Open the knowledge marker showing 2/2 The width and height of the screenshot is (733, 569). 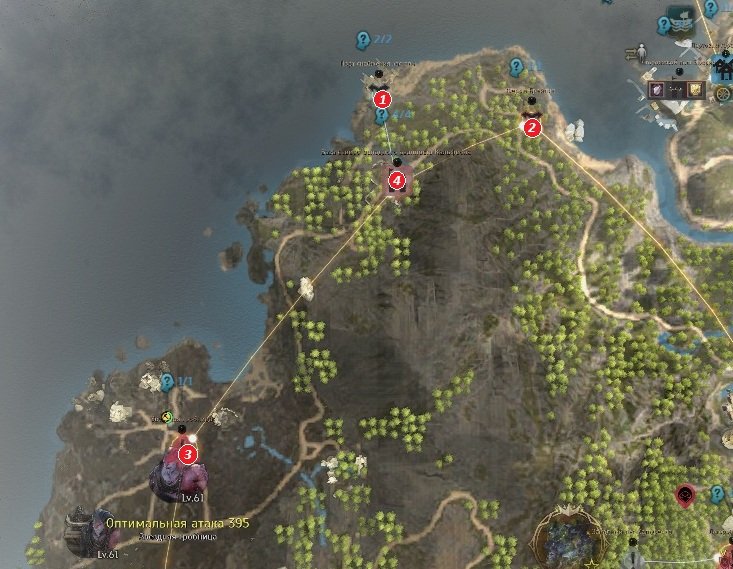[362, 40]
